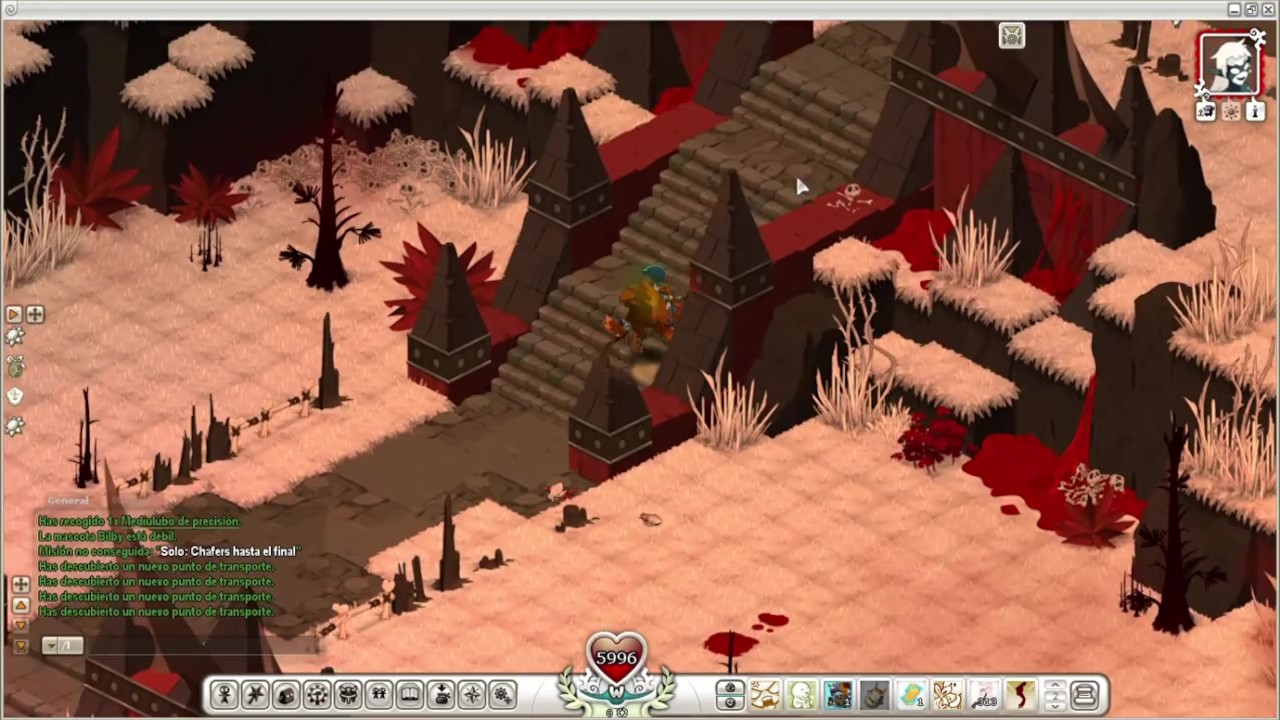Click the sun icon under the portrait

click(1231, 112)
